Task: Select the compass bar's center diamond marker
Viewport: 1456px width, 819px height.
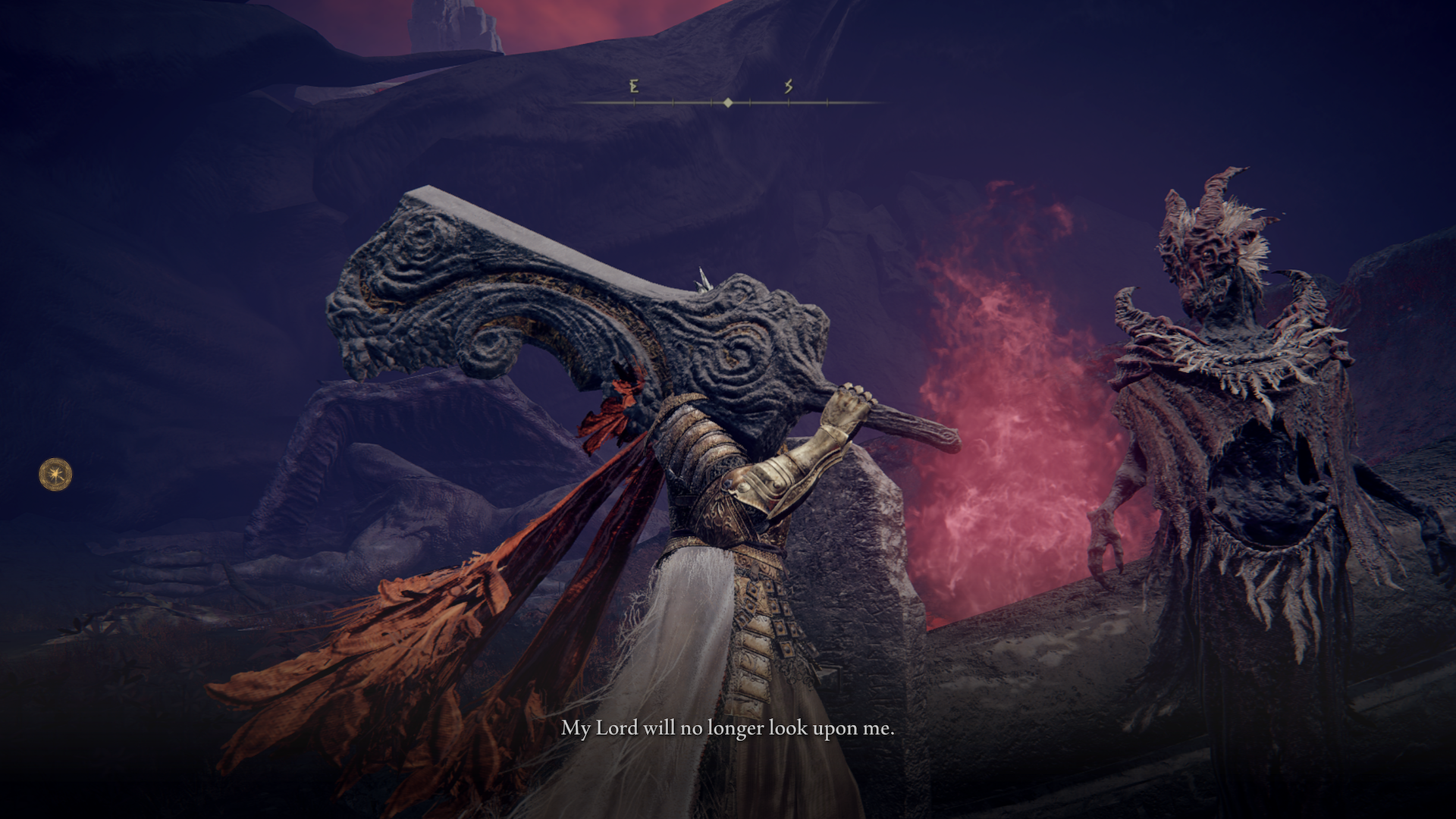Action: pos(728,102)
